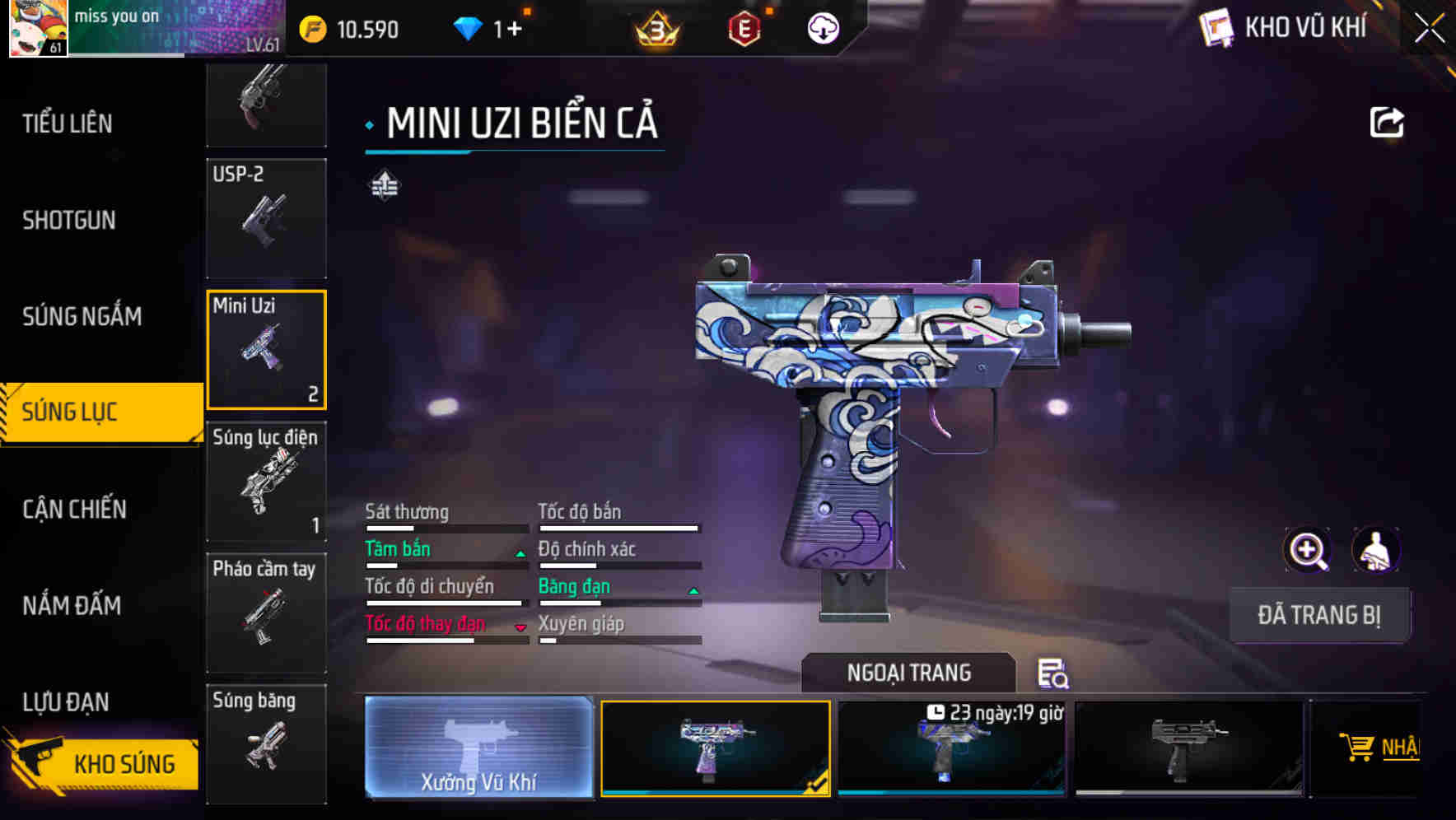Click the share icon beside weapon name
This screenshot has height=820, width=1456.
click(1388, 121)
